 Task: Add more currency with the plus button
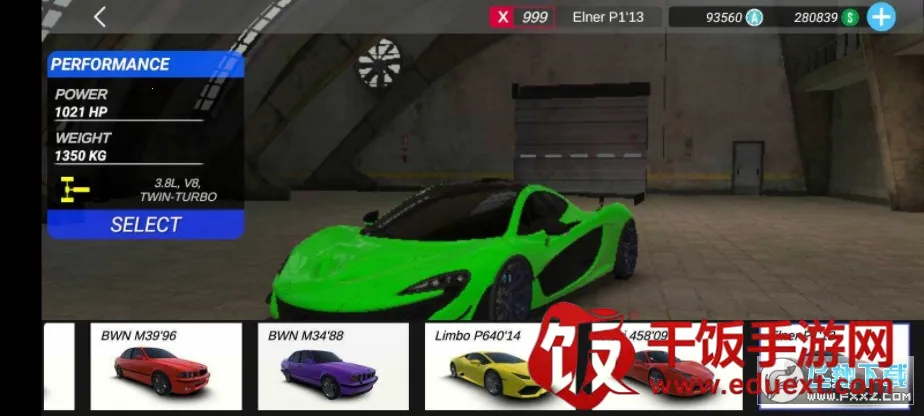pos(881,17)
